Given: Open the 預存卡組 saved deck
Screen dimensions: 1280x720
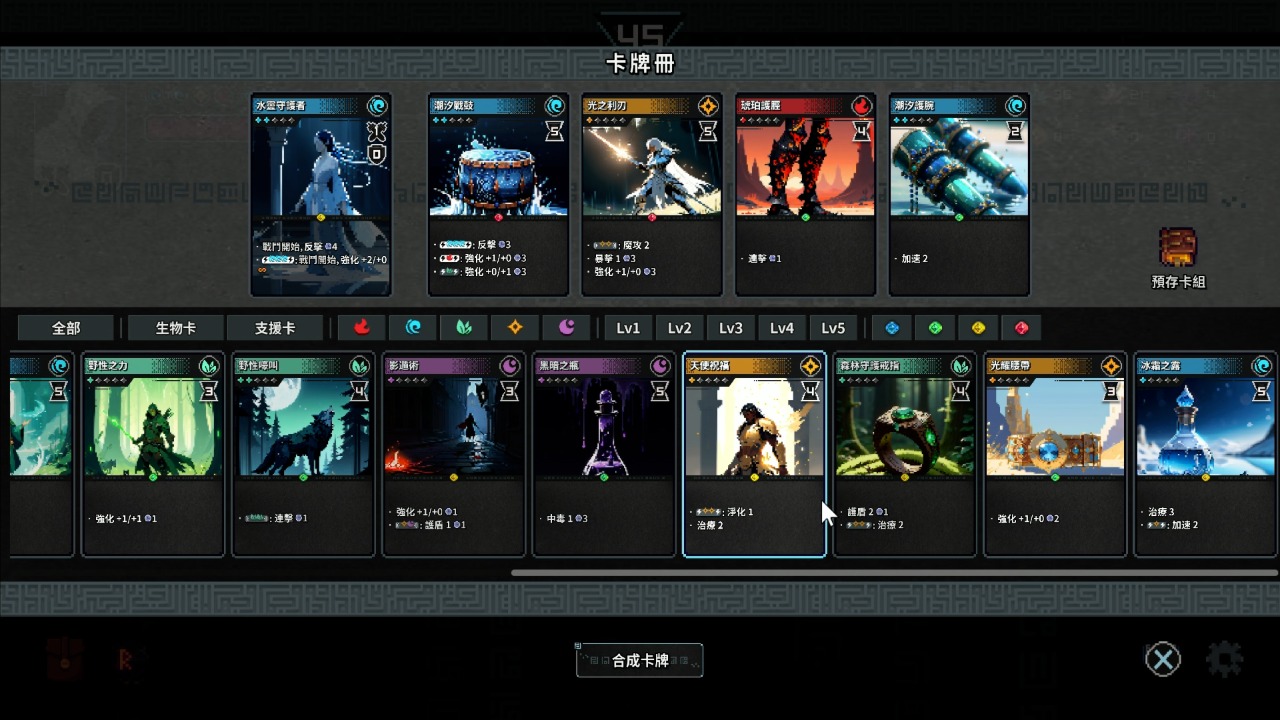Looking at the screenshot, I should tap(1178, 257).
